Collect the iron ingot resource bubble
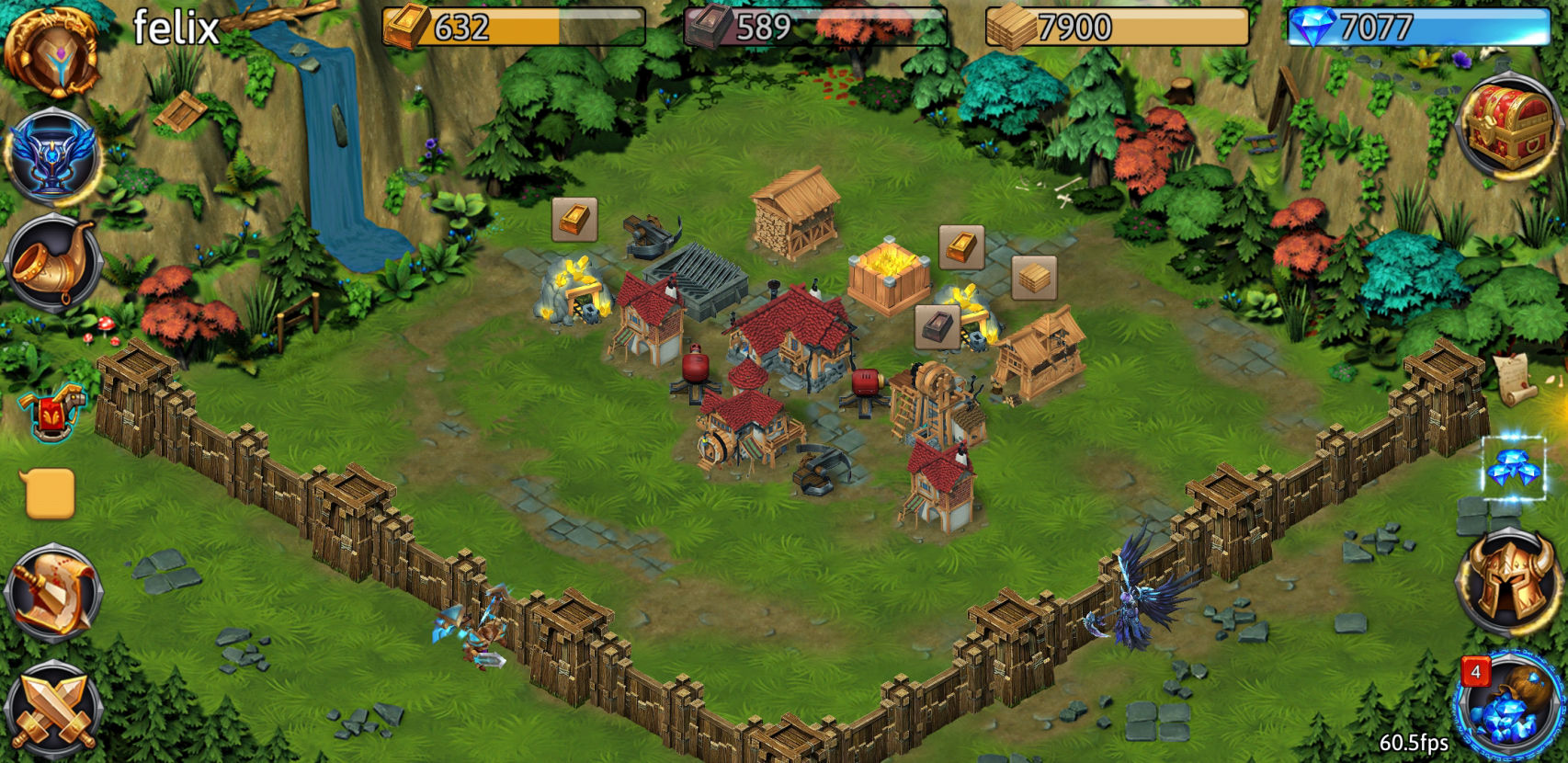Screen dimensions: 1568x763 tap(937, 326)
